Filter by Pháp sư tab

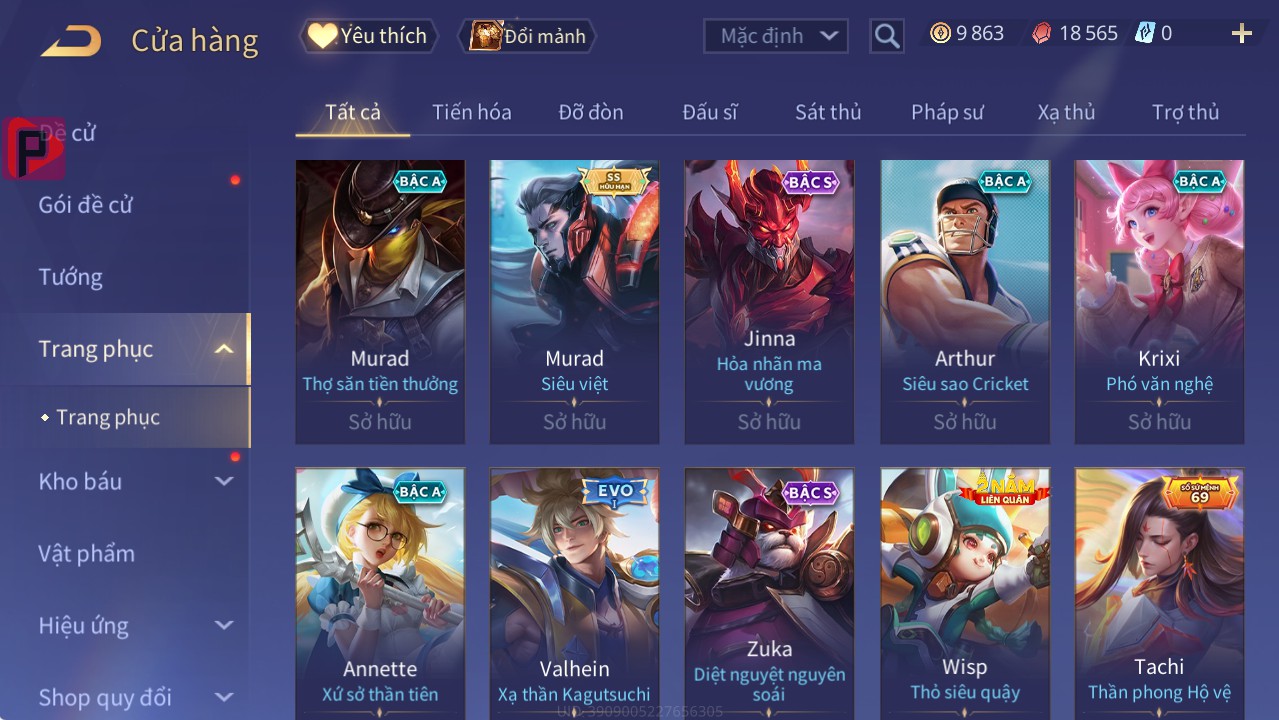click(947, 112)
